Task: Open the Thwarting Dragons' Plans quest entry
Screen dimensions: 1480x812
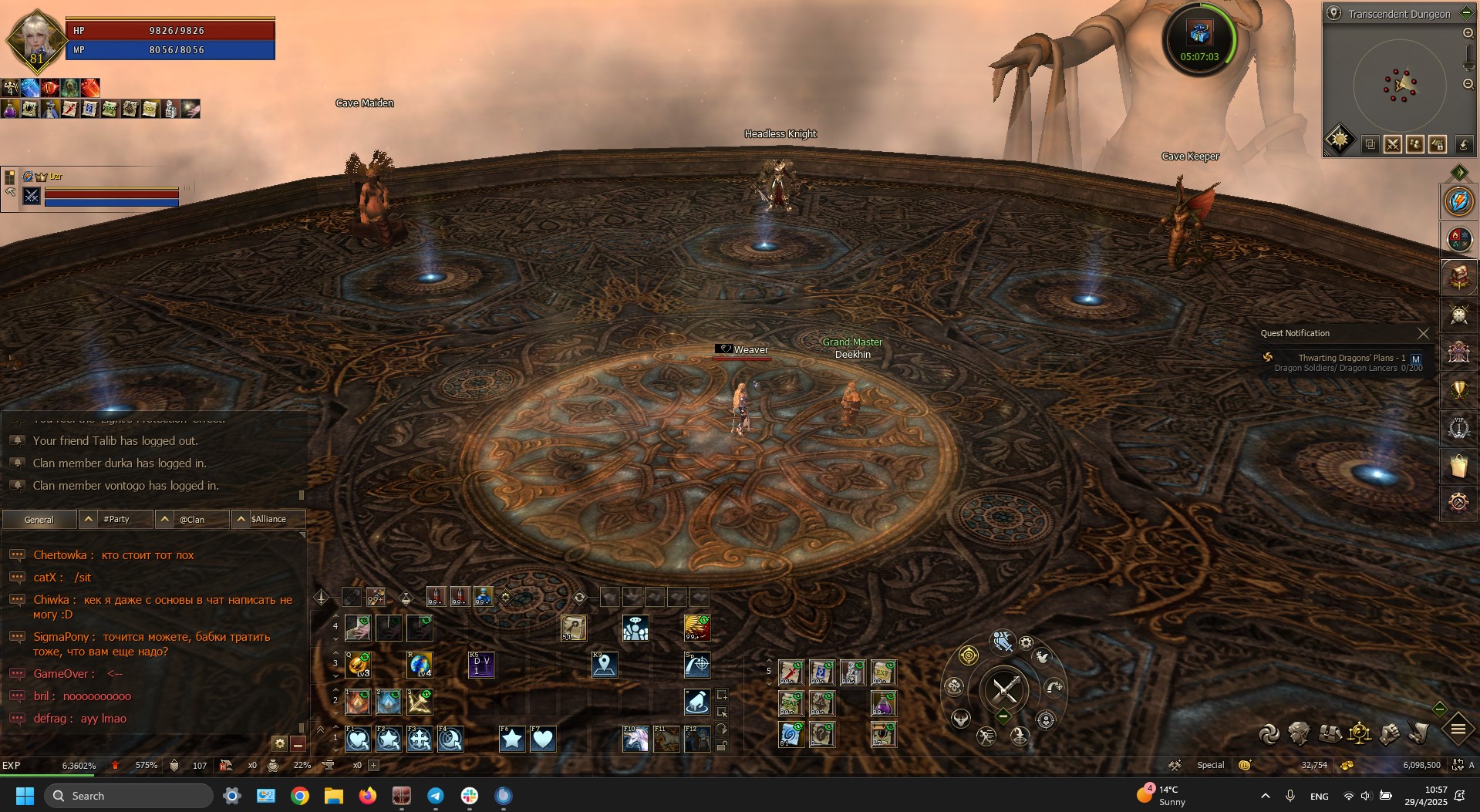Action: click(x=1350, y=358)
